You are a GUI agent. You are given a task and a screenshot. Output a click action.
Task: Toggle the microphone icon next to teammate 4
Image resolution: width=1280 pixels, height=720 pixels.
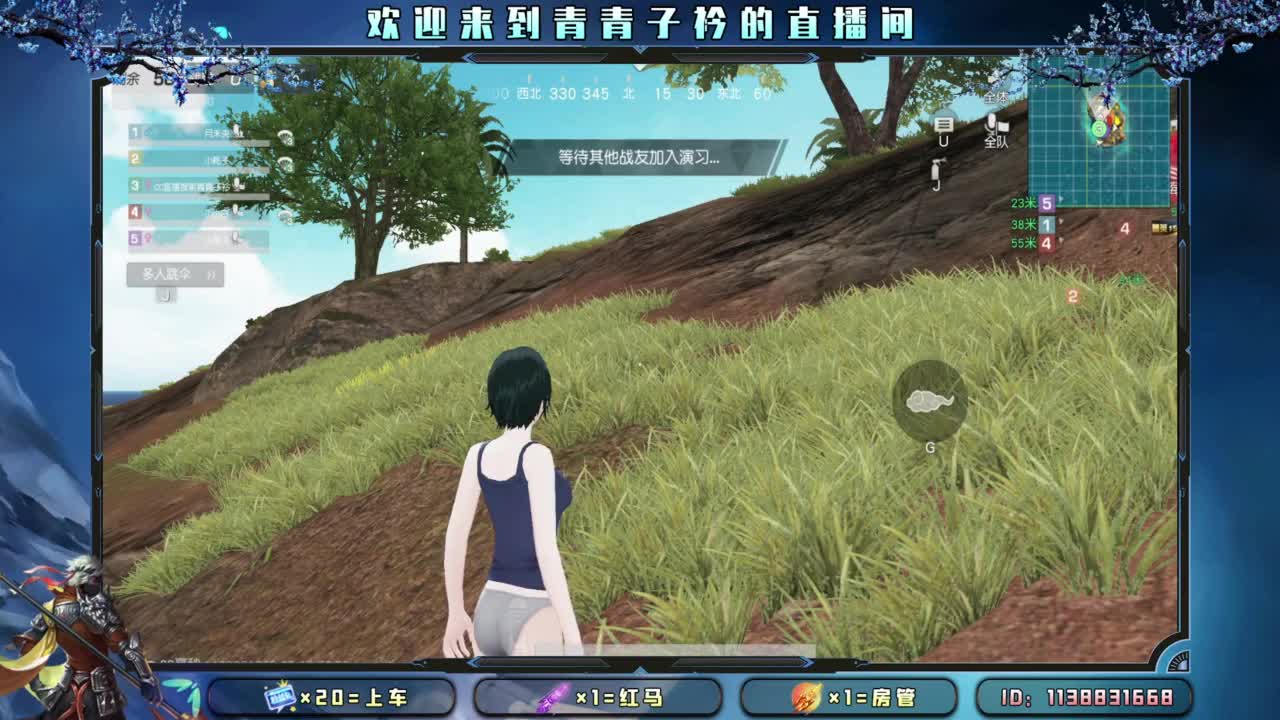click(x=236, y=210)
